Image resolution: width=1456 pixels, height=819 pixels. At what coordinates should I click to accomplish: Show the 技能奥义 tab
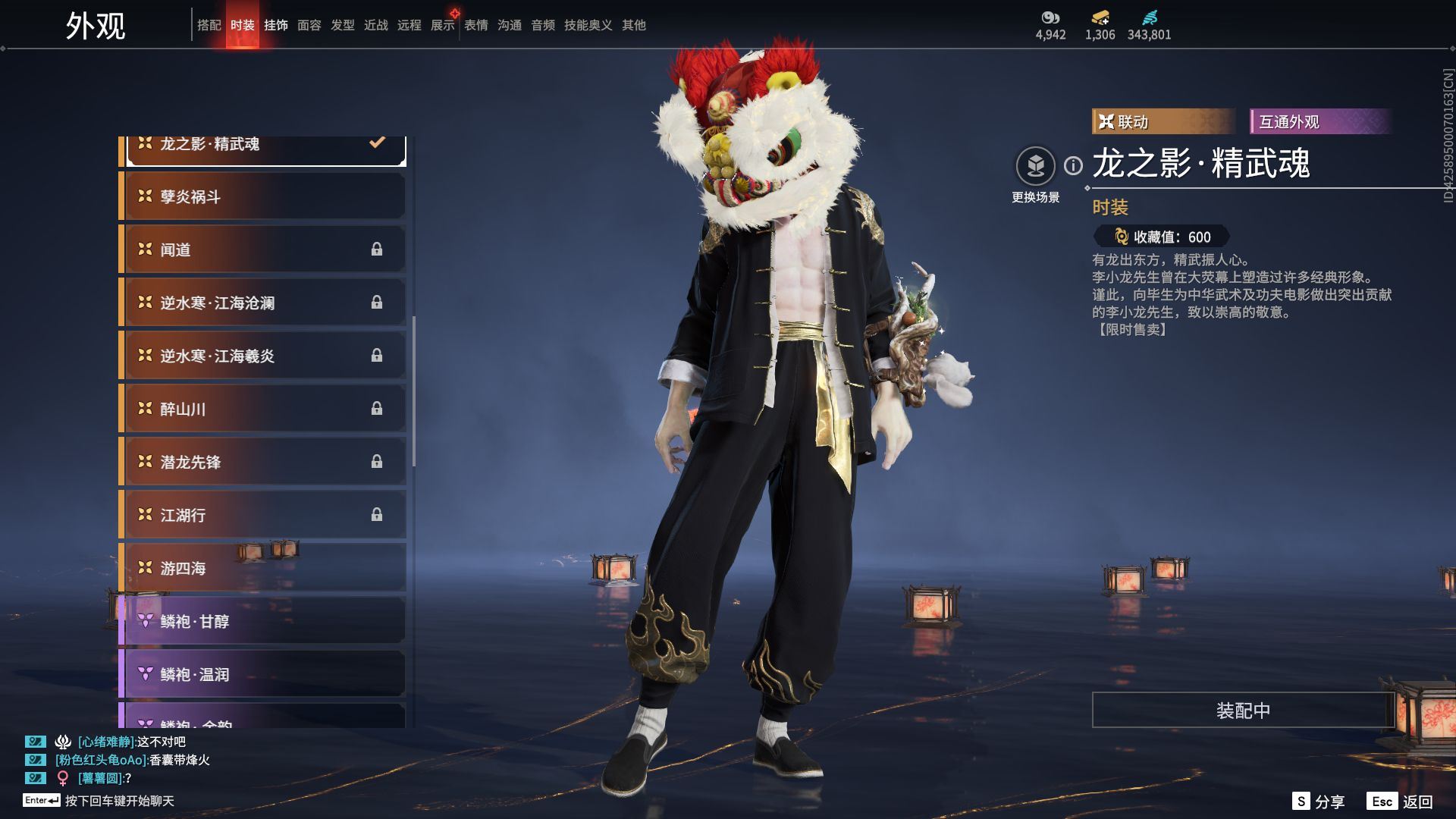588,25
